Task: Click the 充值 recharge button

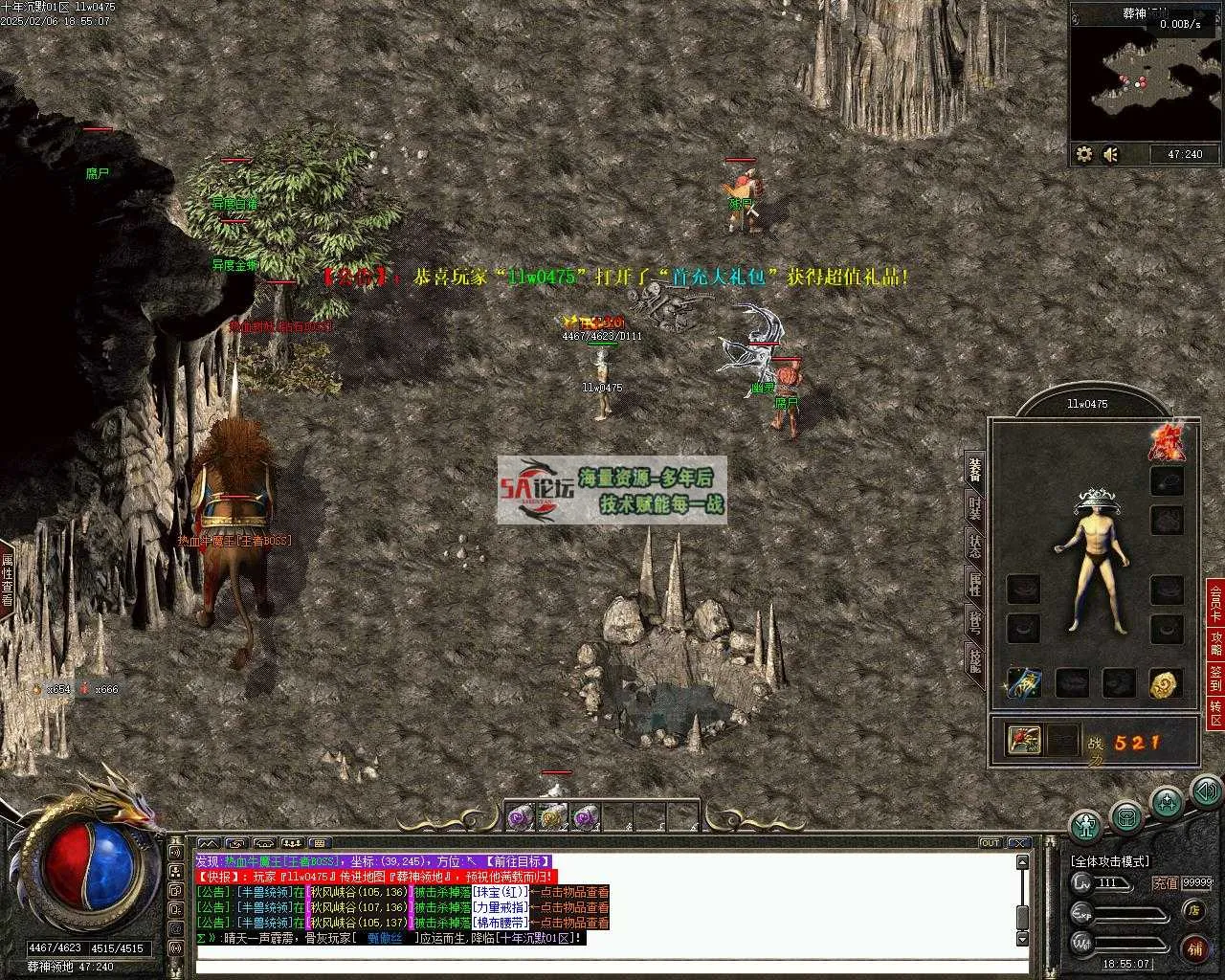Action: point(1165,882)
